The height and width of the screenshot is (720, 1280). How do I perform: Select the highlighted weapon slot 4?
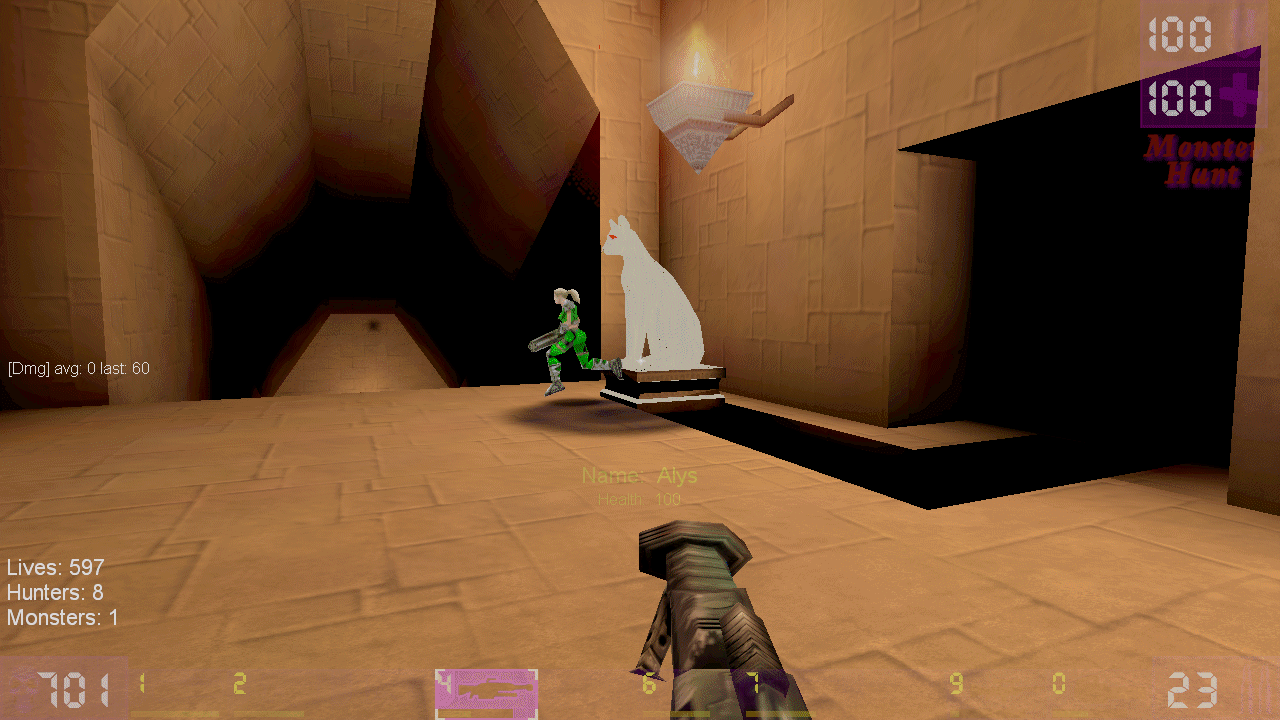487,693
